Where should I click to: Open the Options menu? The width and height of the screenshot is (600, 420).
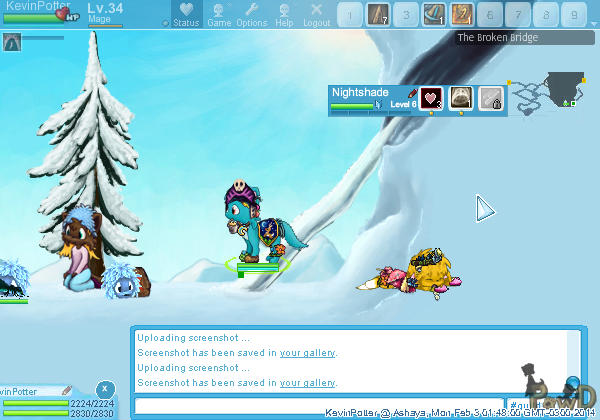click(252, 14)
